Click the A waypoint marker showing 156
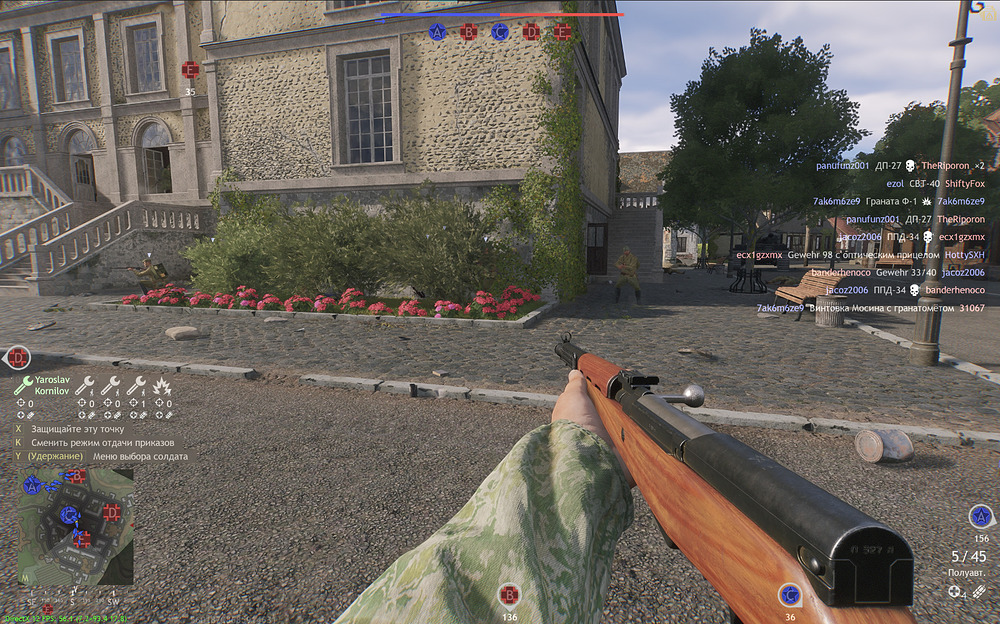This screenshot has width=1000, height=624. tap(980, 516)
